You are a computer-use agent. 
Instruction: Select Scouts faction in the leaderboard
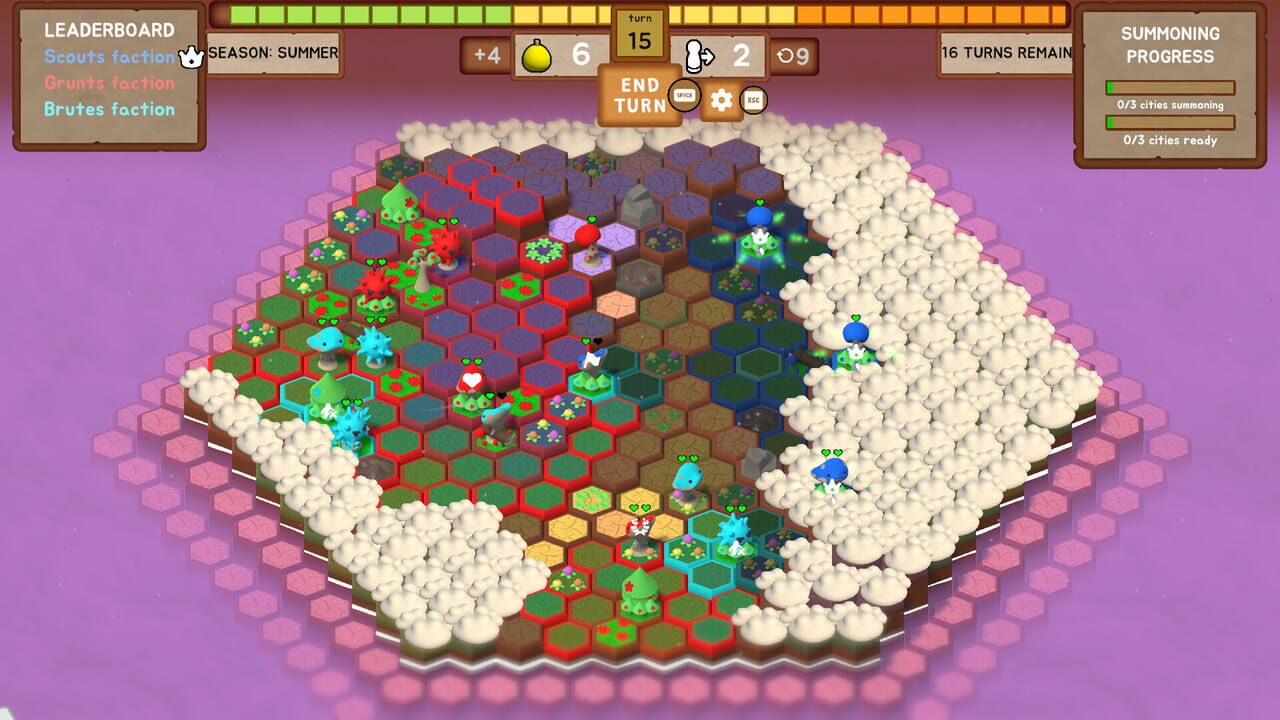click(103, 57)
